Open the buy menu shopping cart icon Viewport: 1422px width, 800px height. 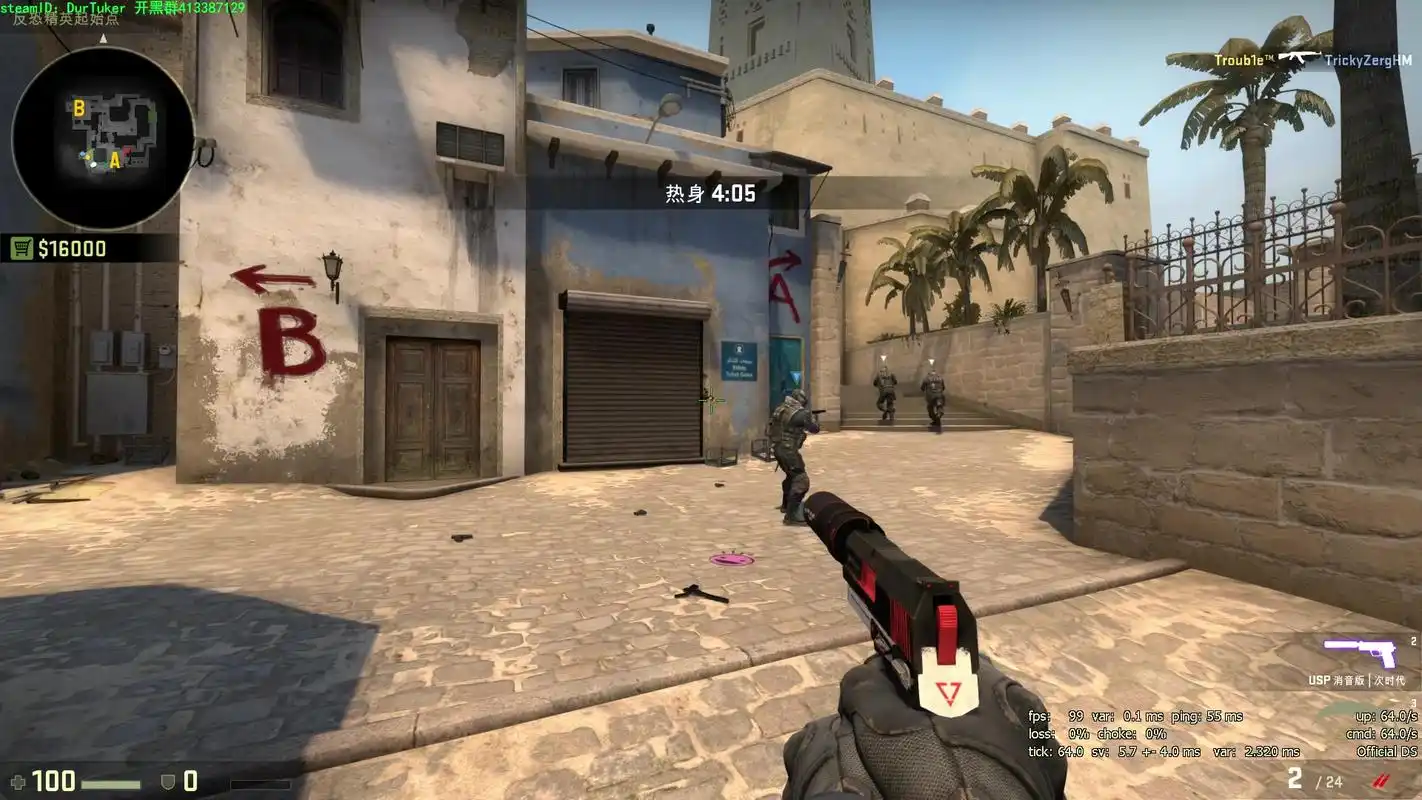click(20, 248)
